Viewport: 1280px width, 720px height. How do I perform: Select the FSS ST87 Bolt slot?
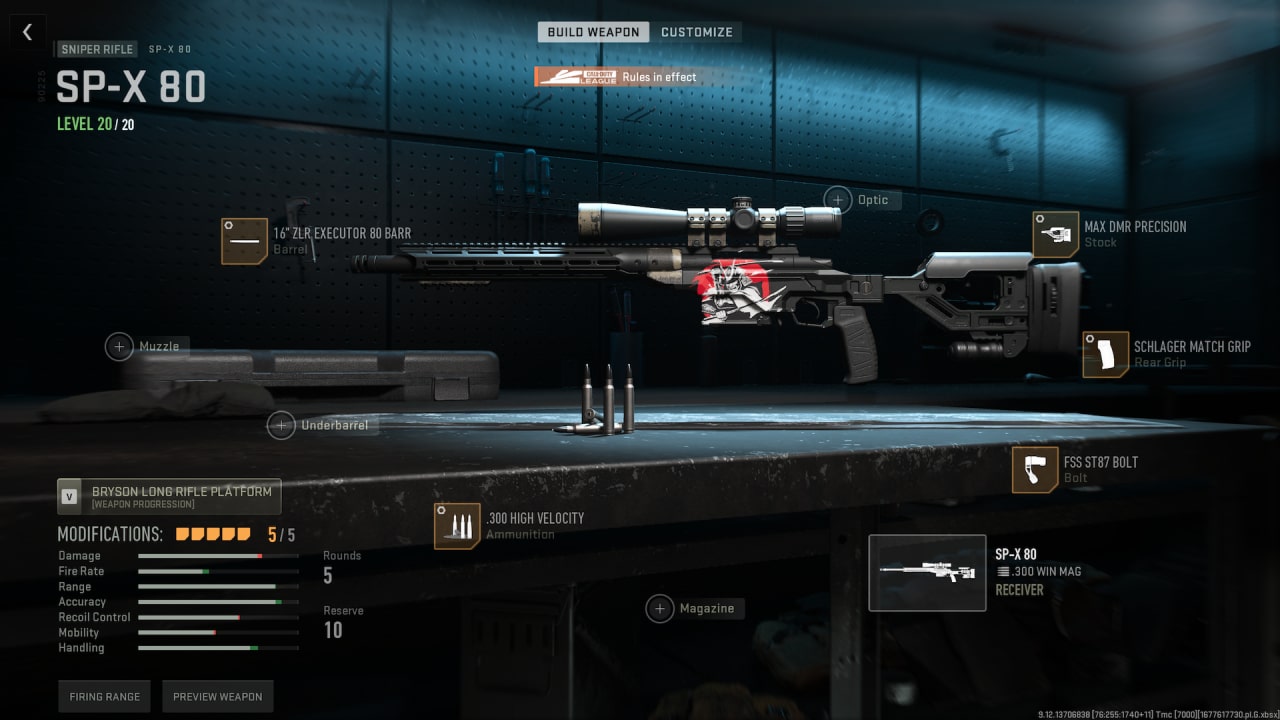pyautogui.click(x=1035, y=469)
